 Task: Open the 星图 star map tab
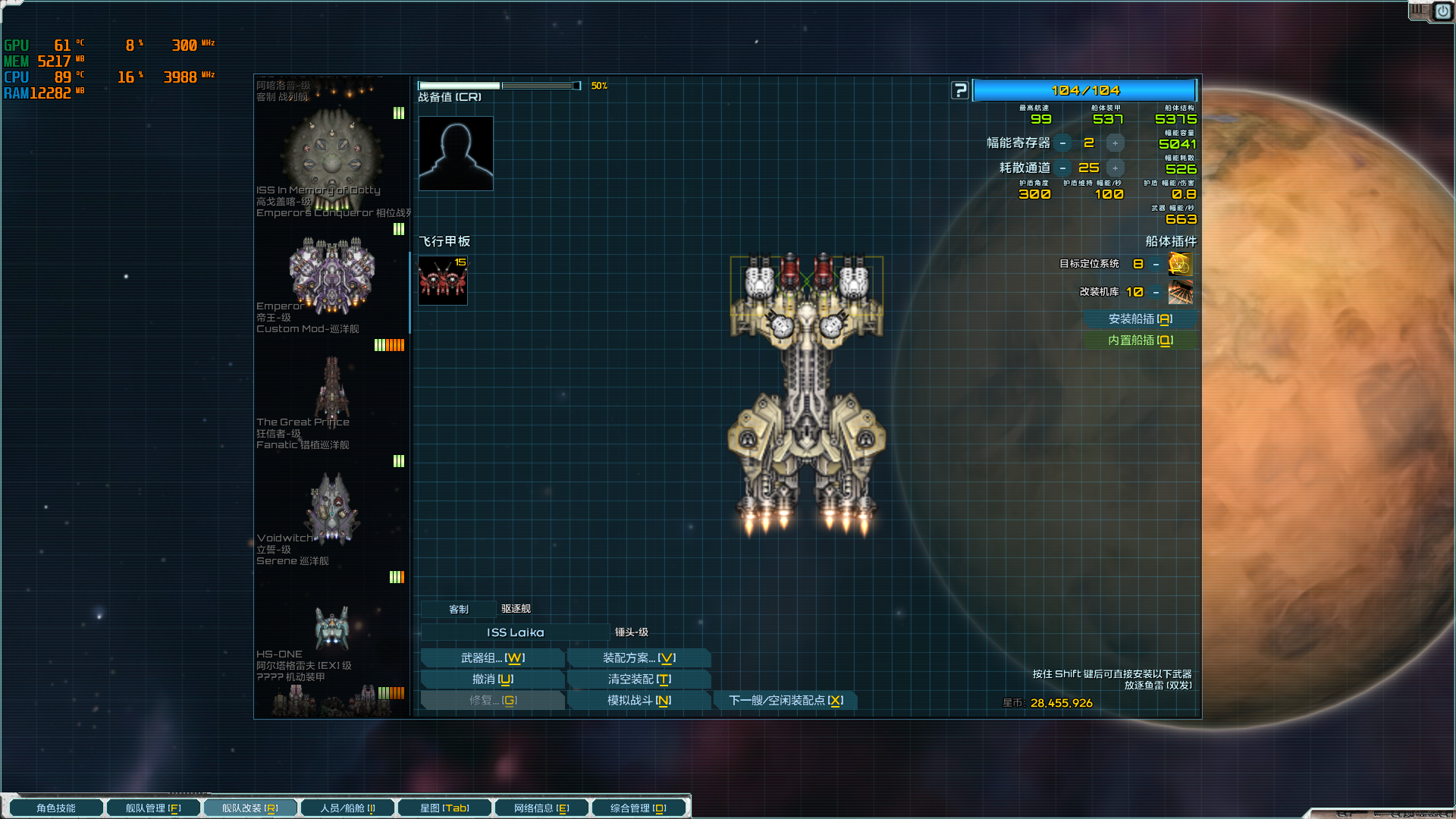pos(444,808)
